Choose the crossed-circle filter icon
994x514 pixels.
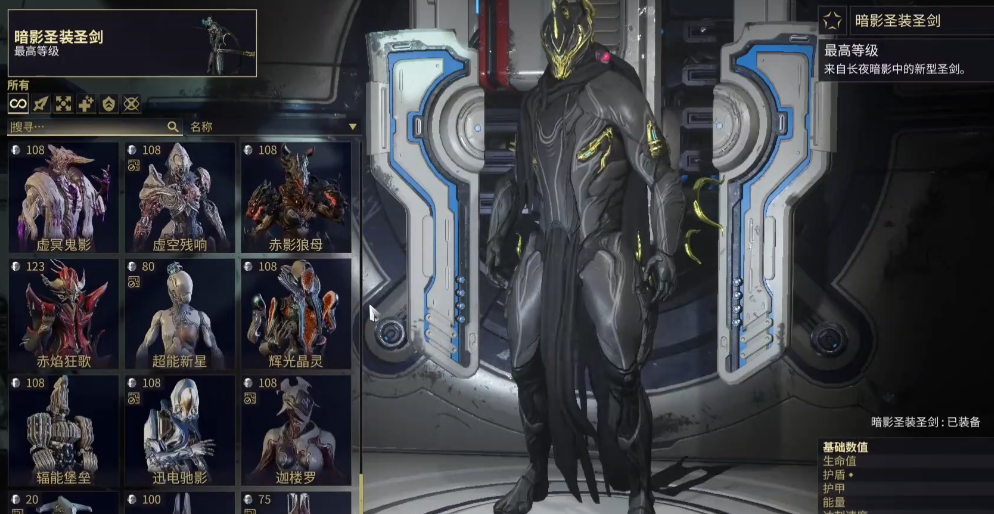[x=131, y=103]
